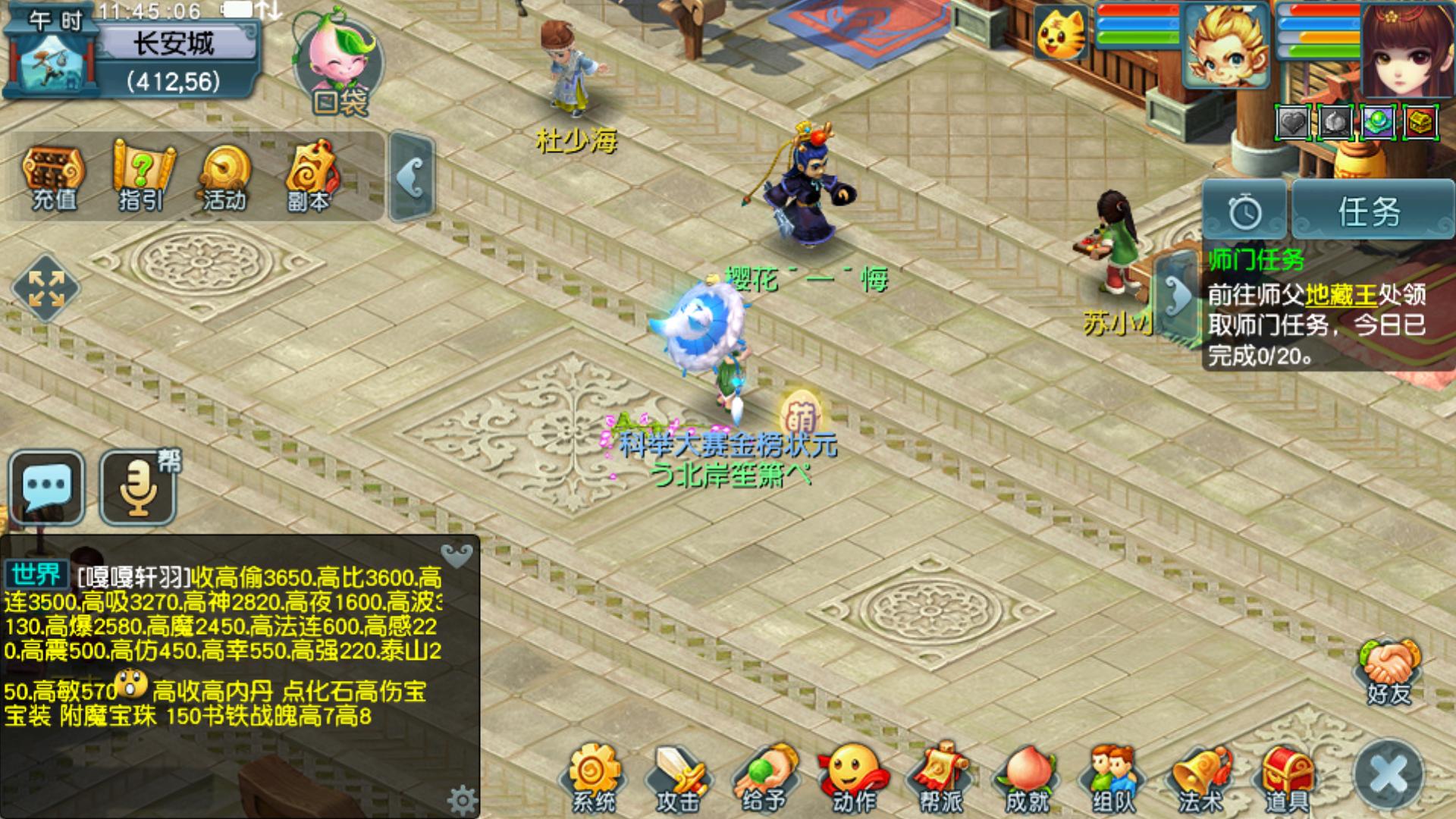Switch to the 任务 quest tab

tap(1369, 212)
